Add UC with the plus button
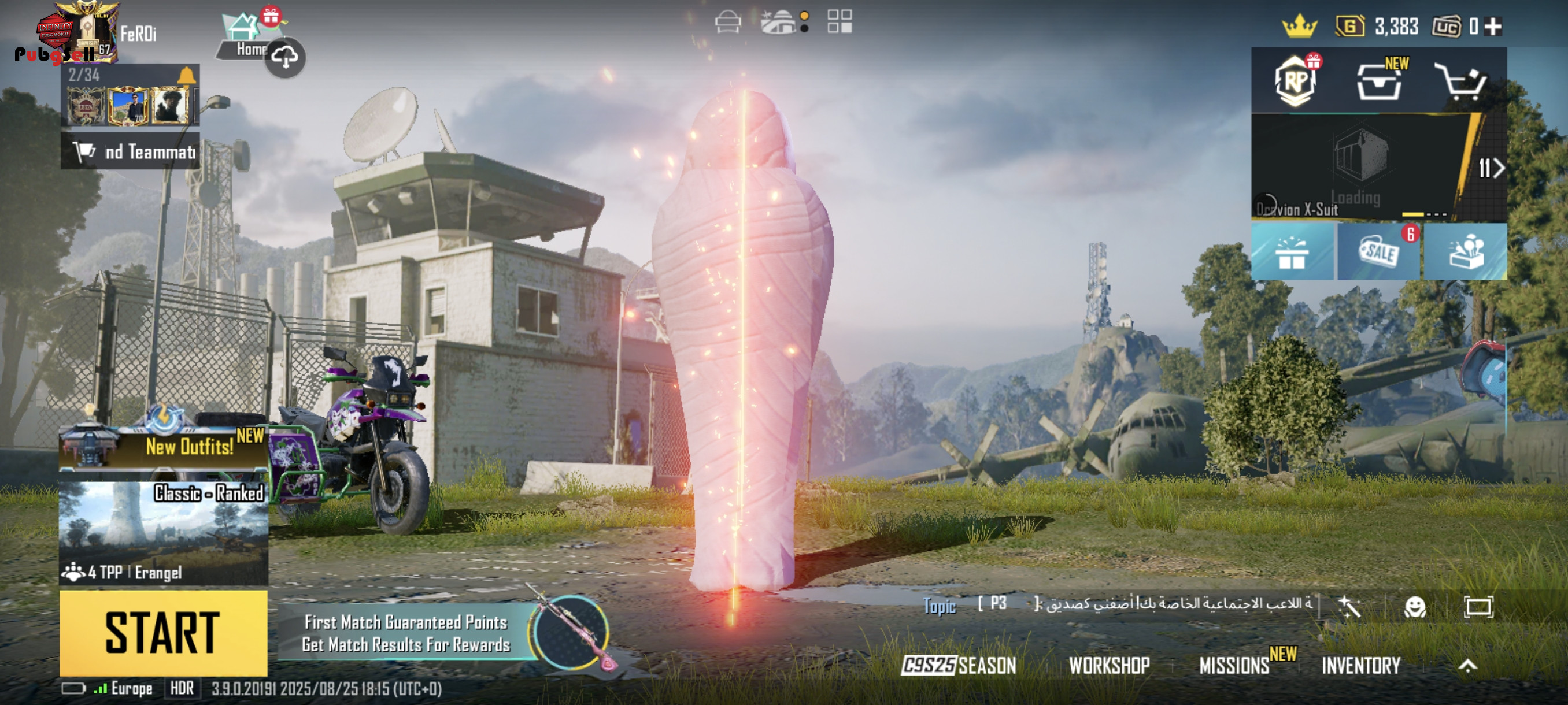The width and height of the screenshot is (1568, 705). 1493,26
